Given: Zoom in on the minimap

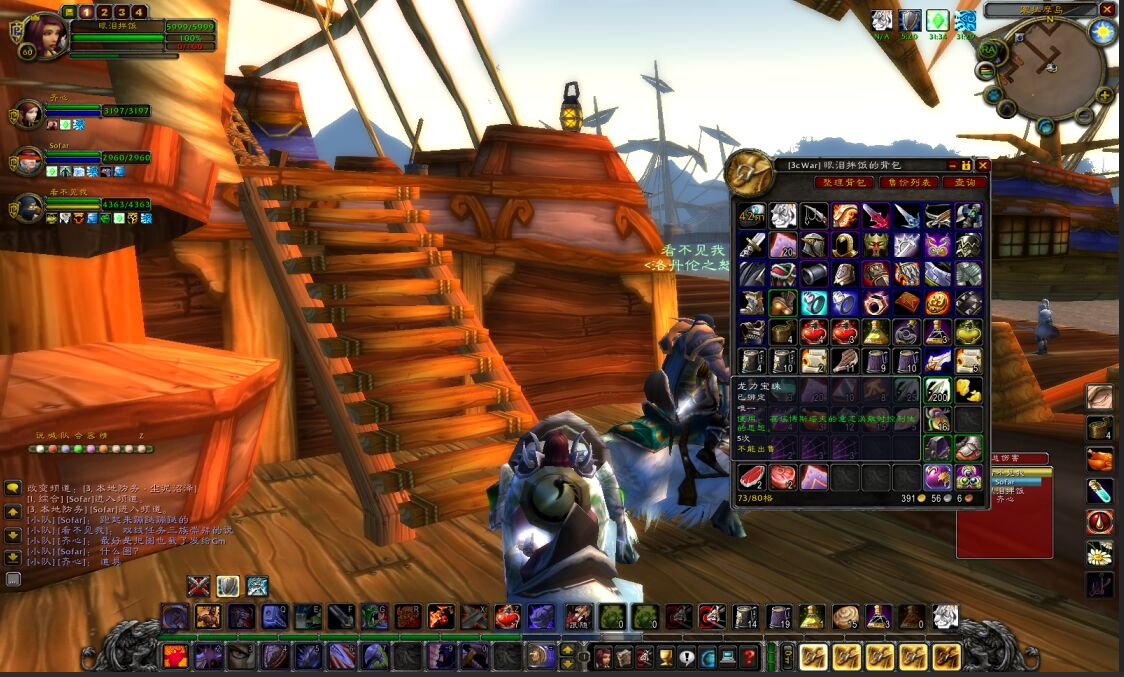Looking at the screenshot, I should 1104,96.
